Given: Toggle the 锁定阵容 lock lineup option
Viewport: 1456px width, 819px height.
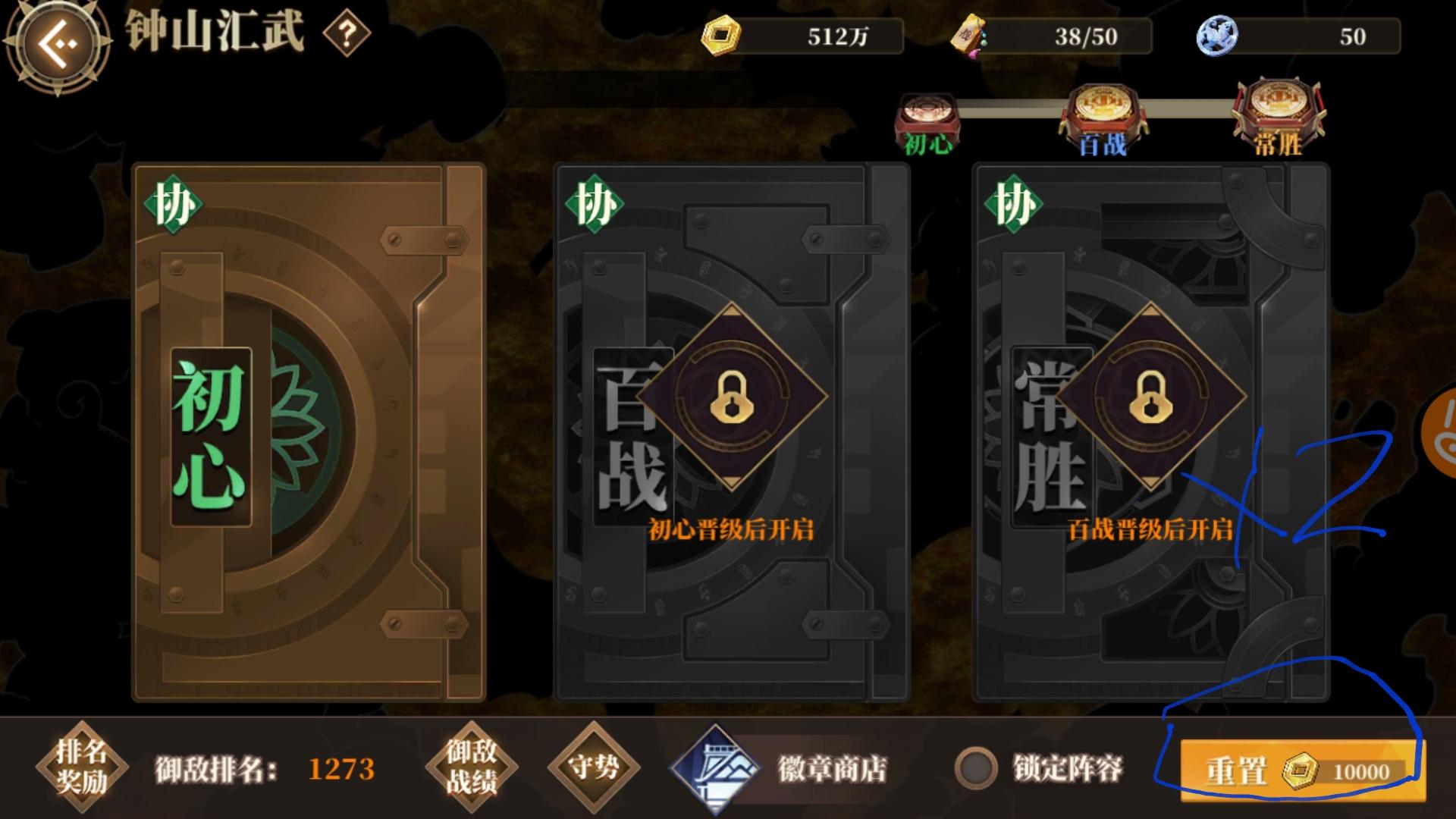Looking at the screenshot, I should [978, 769].
